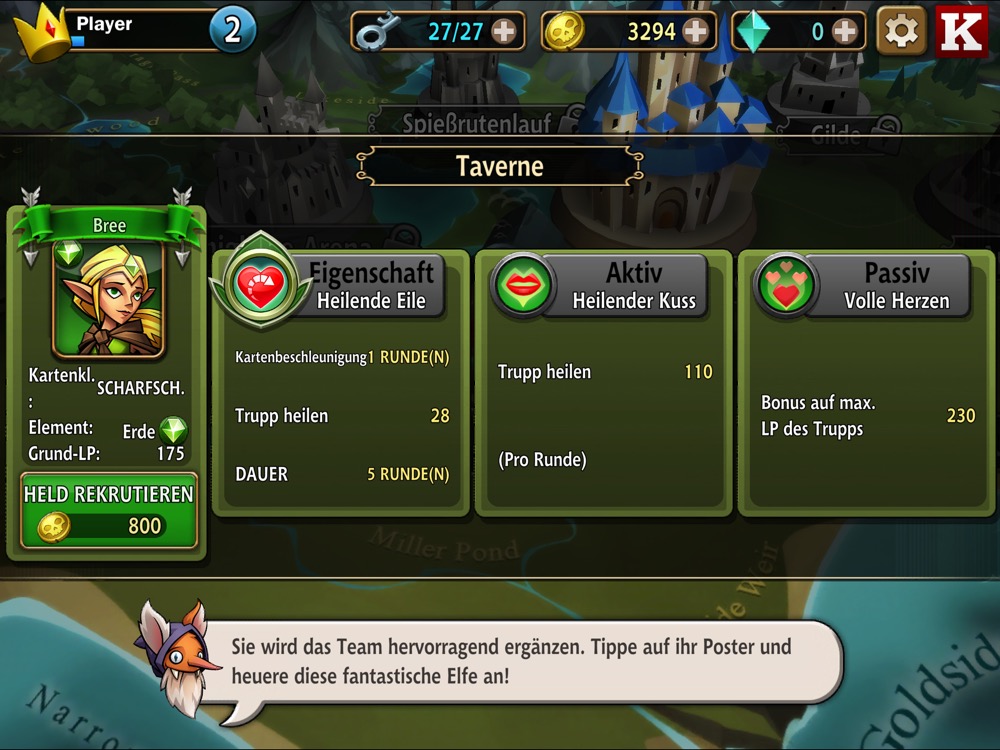Select the Heilender Kuss active skill icon
Viewport: 1000px width, 750px height.
(x=521, y=286)
